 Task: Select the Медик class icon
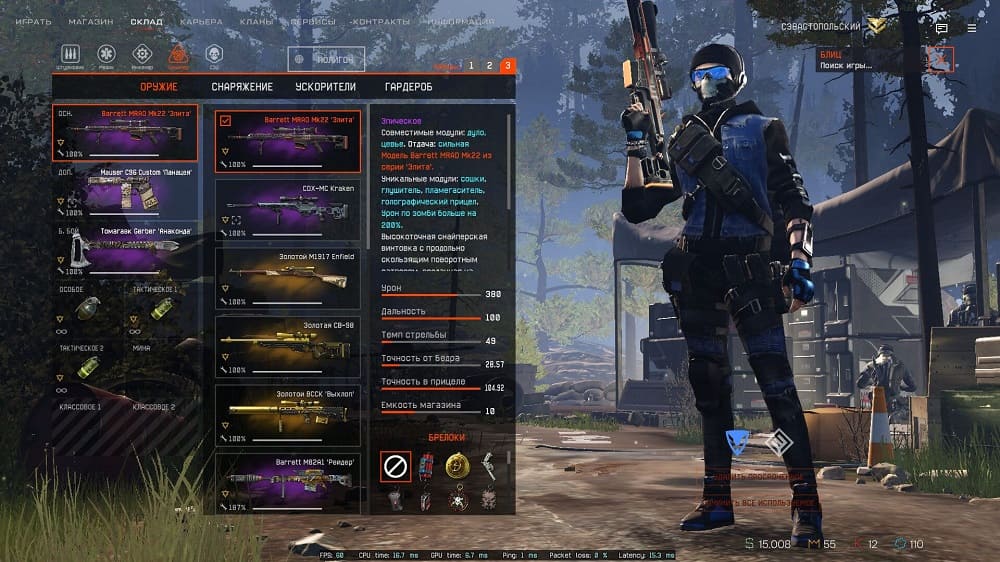point(106,54)
